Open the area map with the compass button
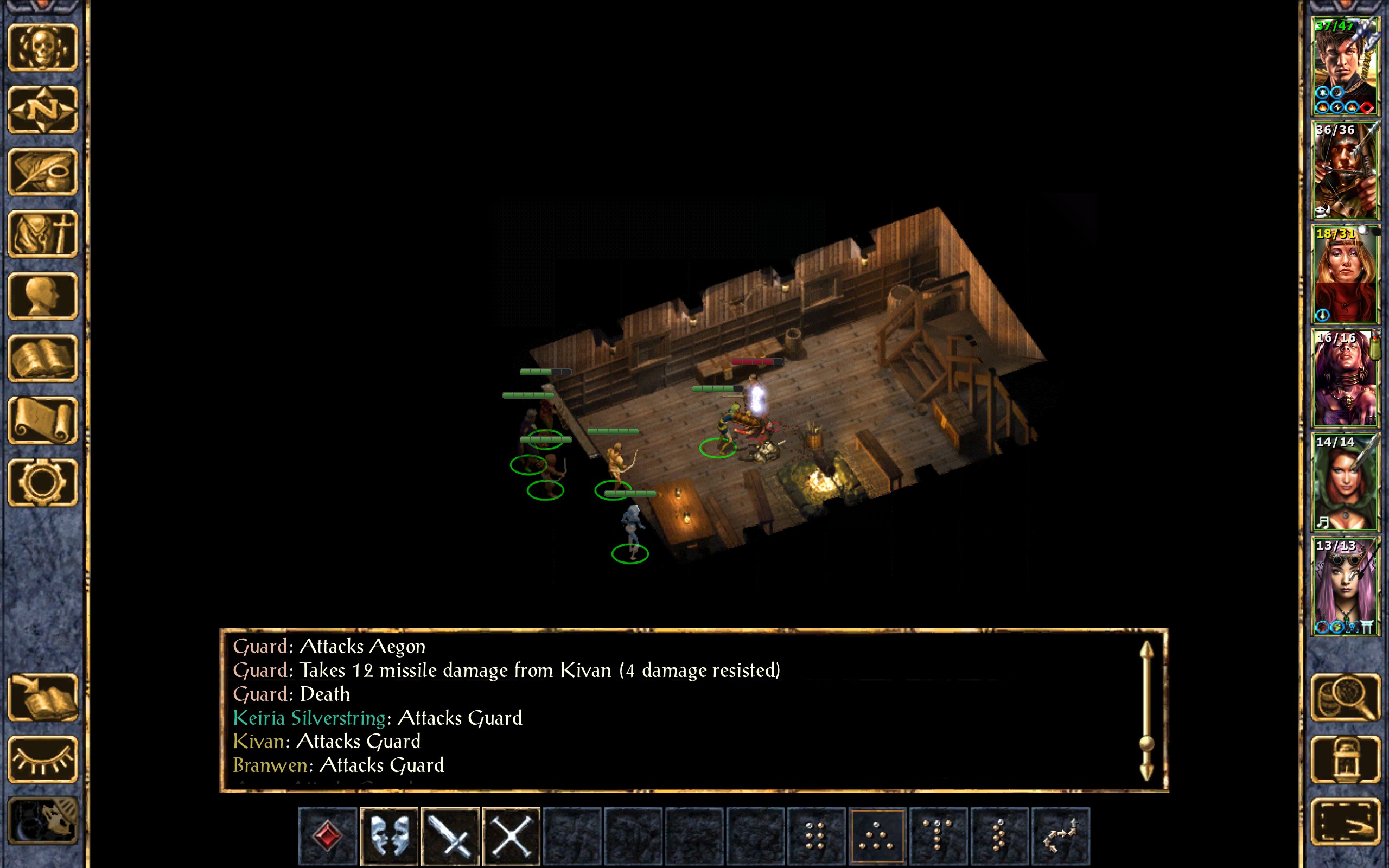Viewport: 1389px width, 868px height. click(43, 109)
